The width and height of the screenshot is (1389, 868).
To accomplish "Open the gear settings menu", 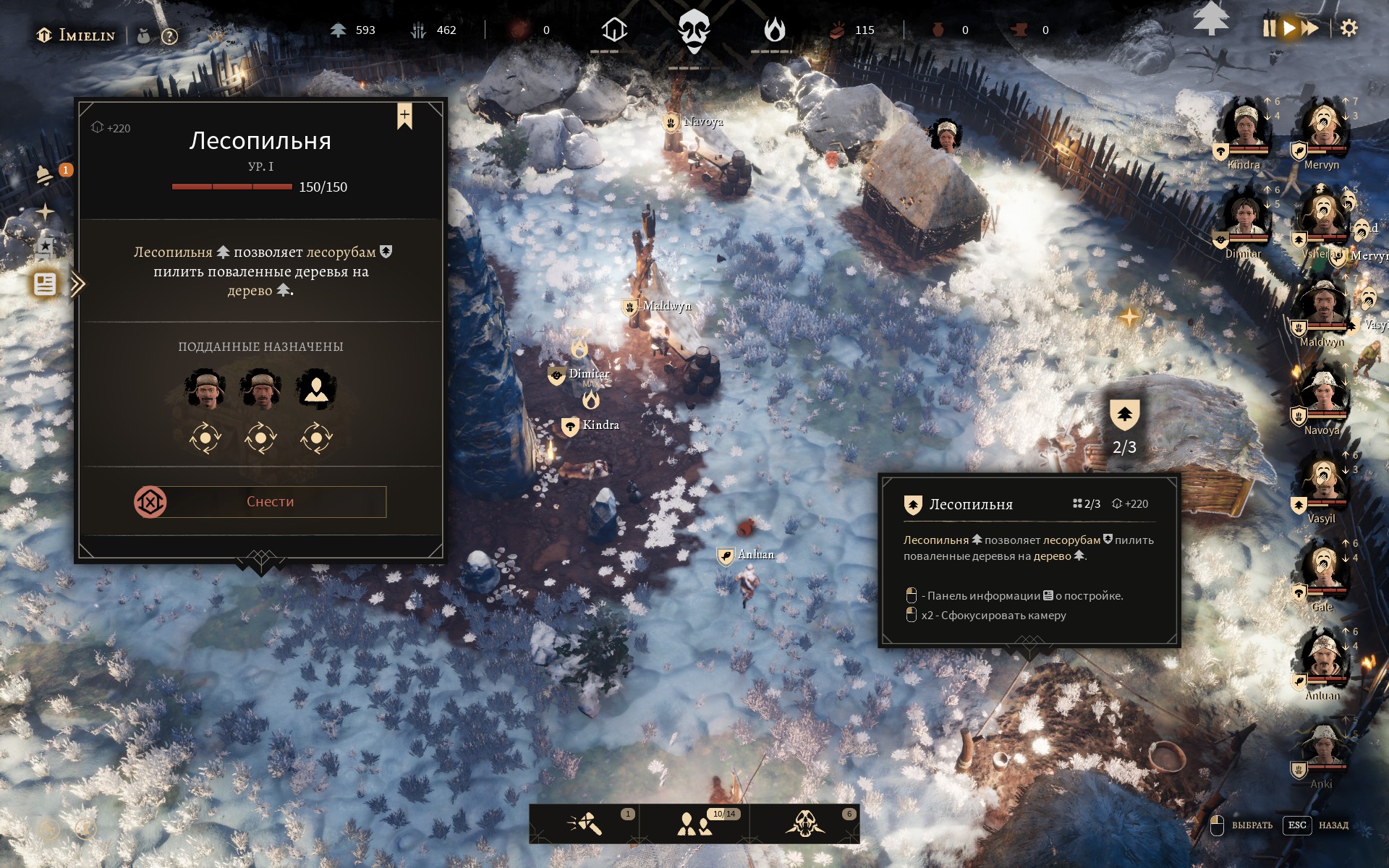I will click(x=1348, y=29).
